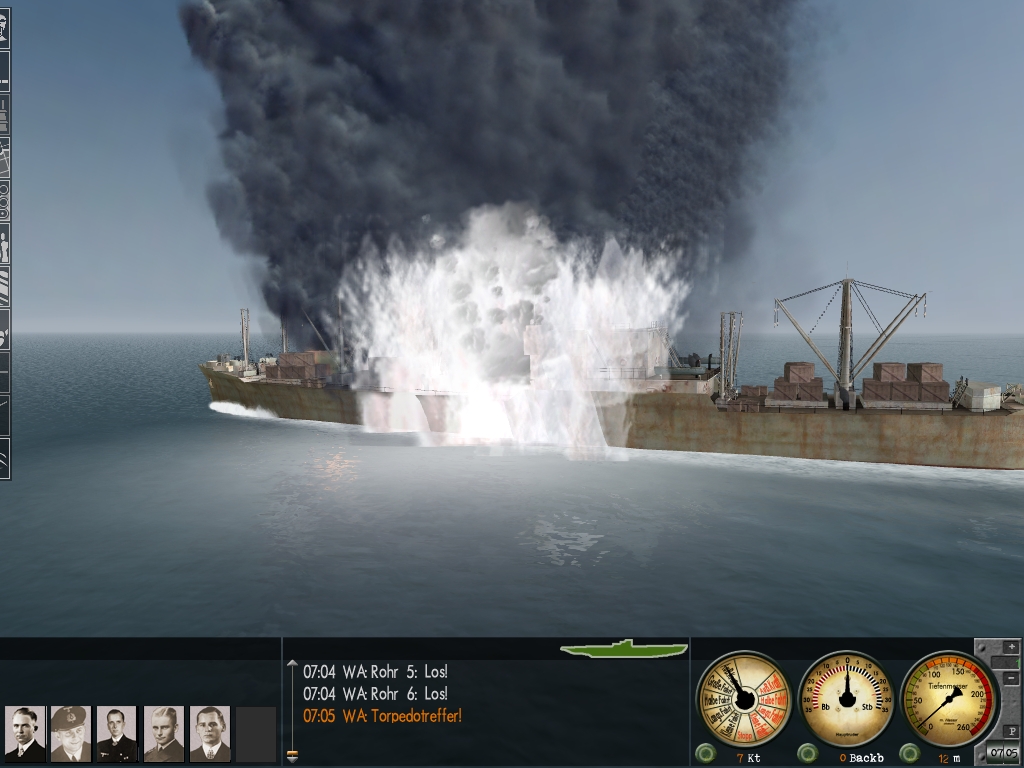1024x768 pixels.
Task: Click the orange Torpedotreffer log message
Action: point(382,715)
